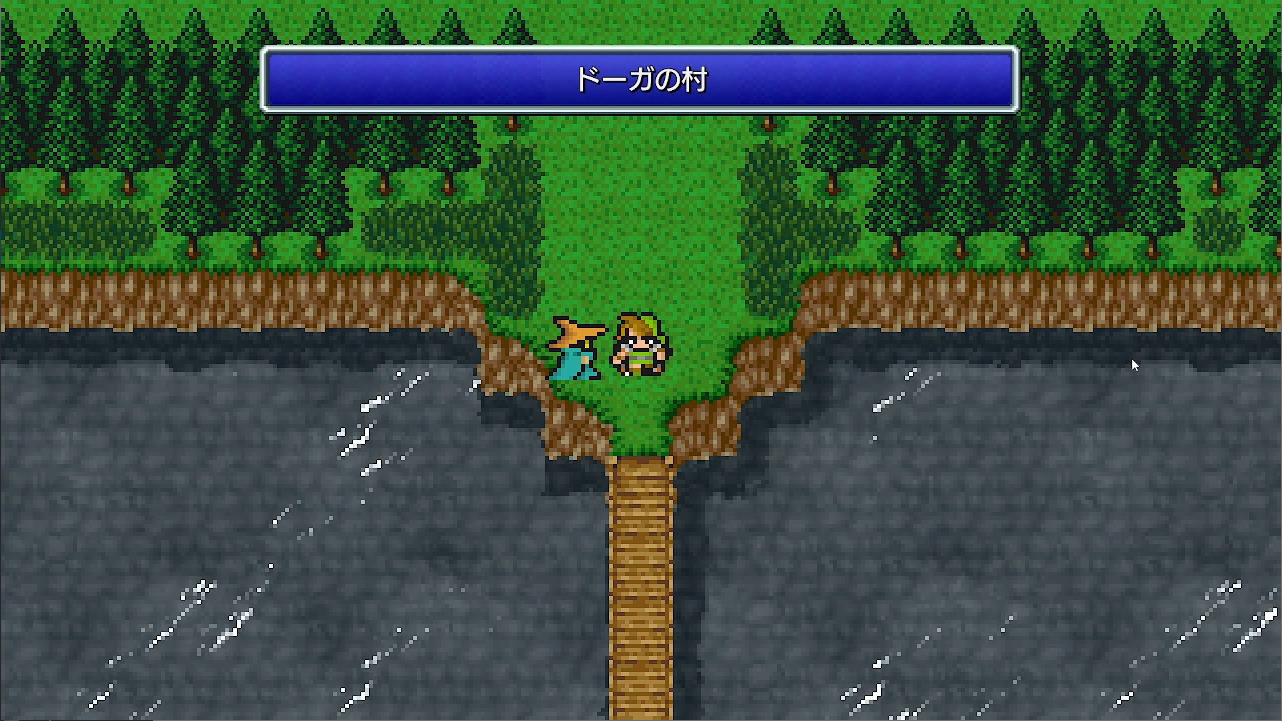The image size is (1282, 721).
Task: Click the top end of the wooden bridge
Action: point(638,470)
